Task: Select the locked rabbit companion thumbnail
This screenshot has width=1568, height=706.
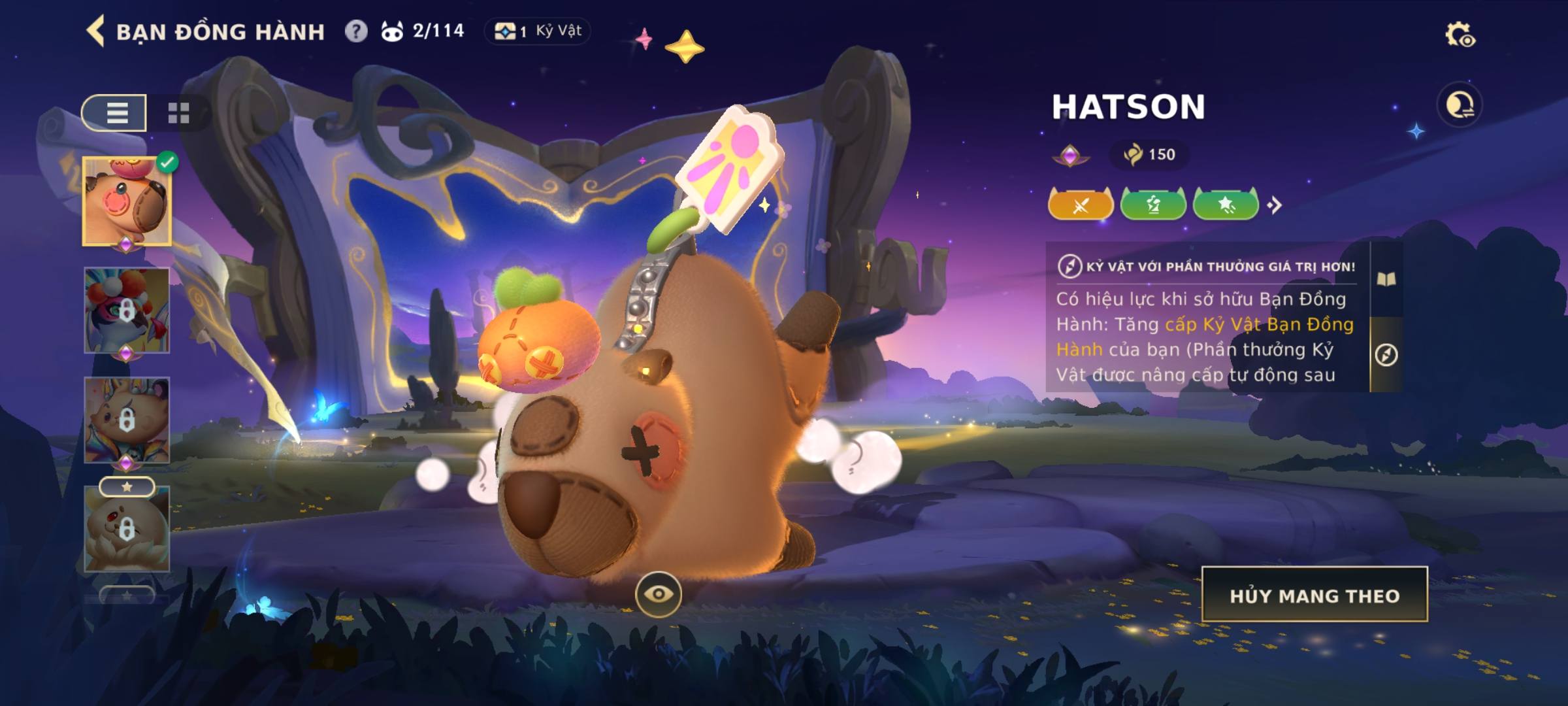Action: pos(127,420)
